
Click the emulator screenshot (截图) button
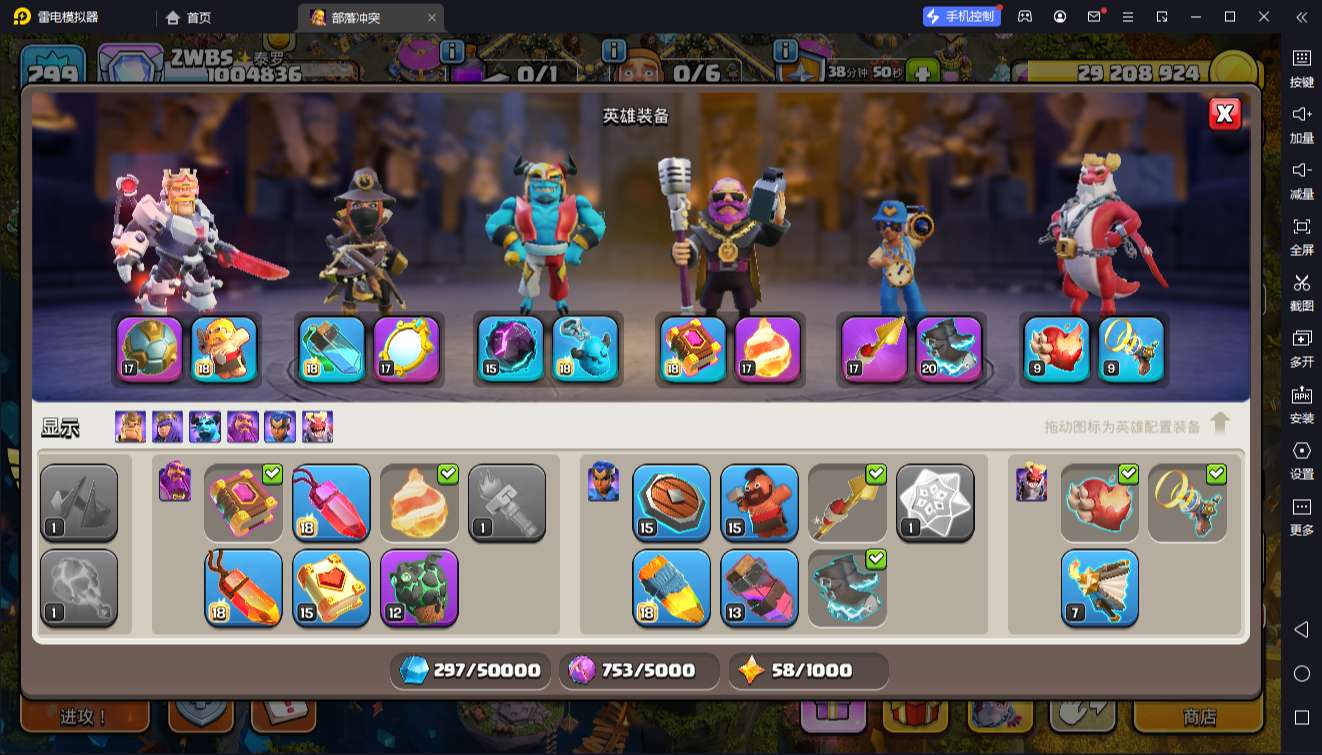(x=1301, y=290)
